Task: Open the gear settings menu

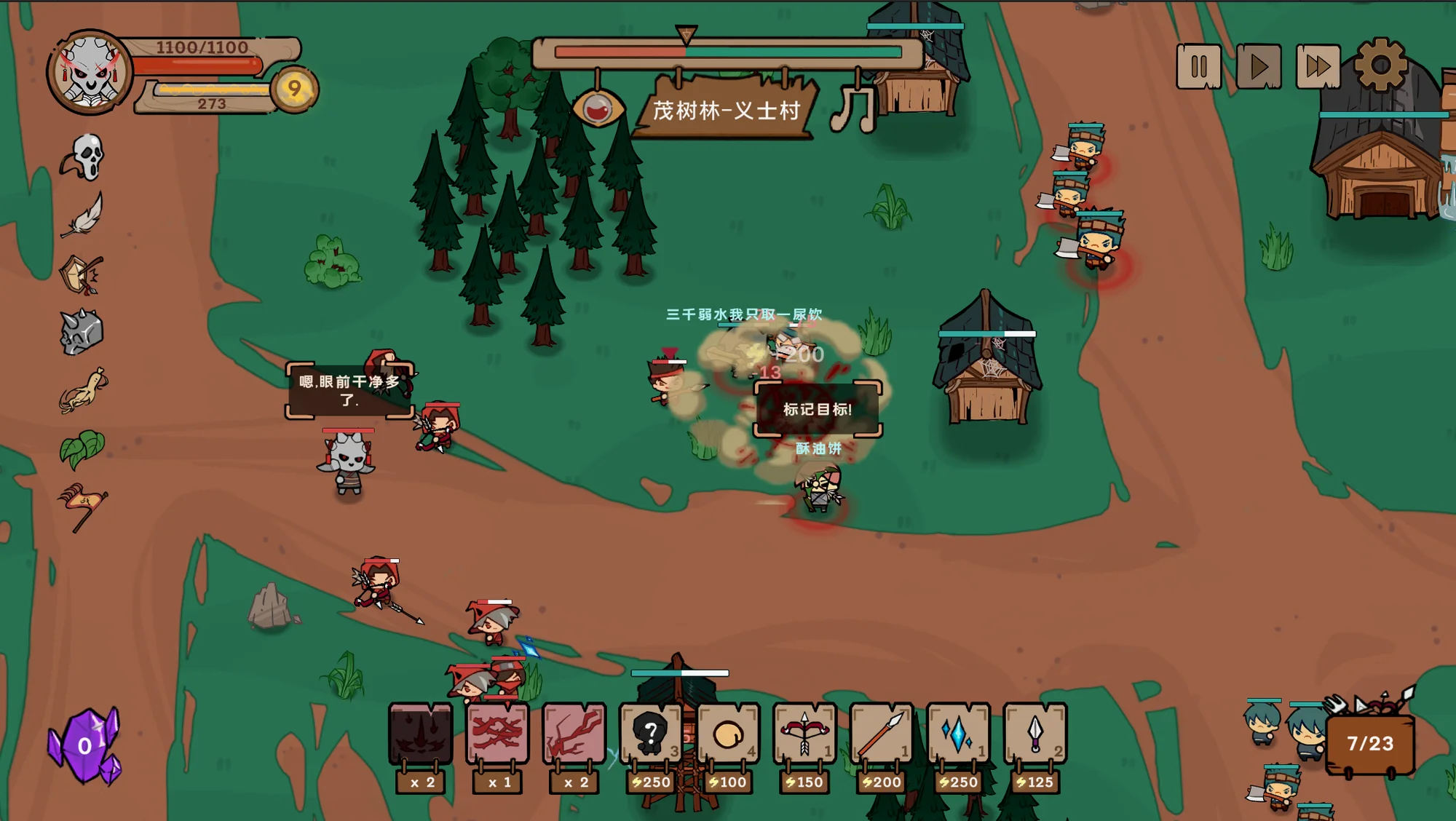Action: point(1380,66)
